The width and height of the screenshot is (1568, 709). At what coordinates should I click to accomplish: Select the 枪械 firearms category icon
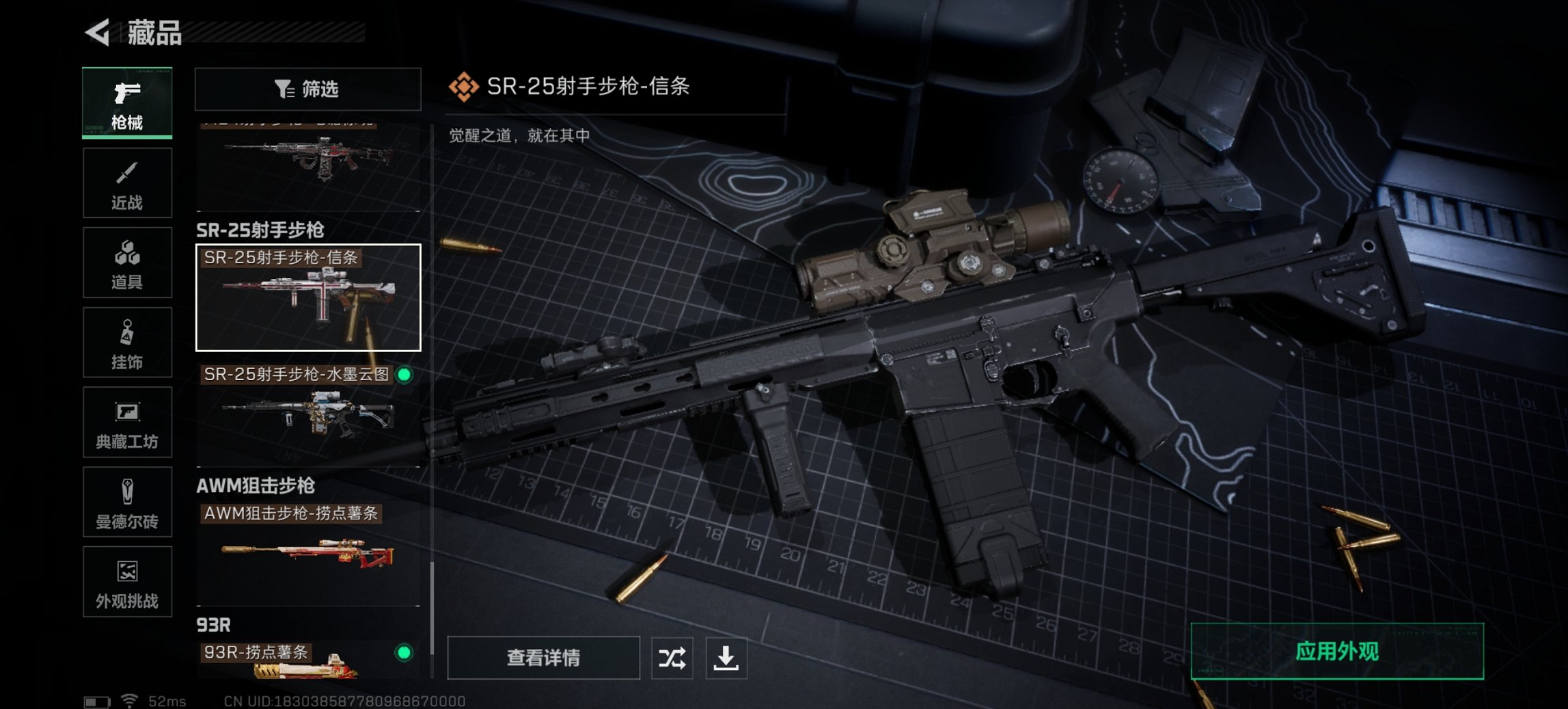click(x=127, y=103)
